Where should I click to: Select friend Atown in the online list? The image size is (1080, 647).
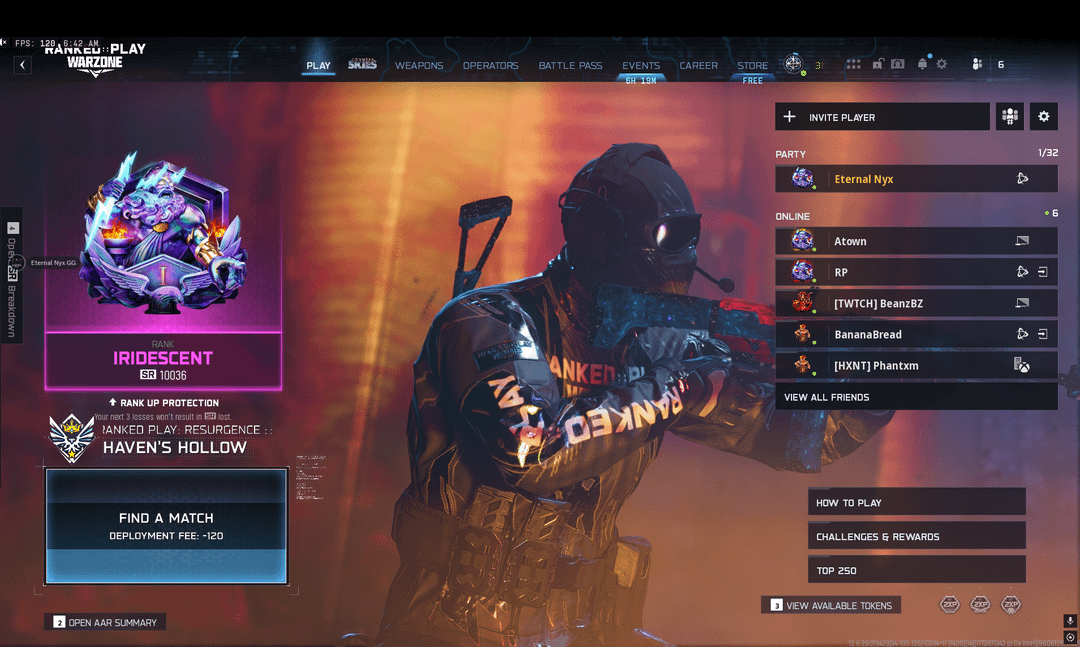click(915, 241)
